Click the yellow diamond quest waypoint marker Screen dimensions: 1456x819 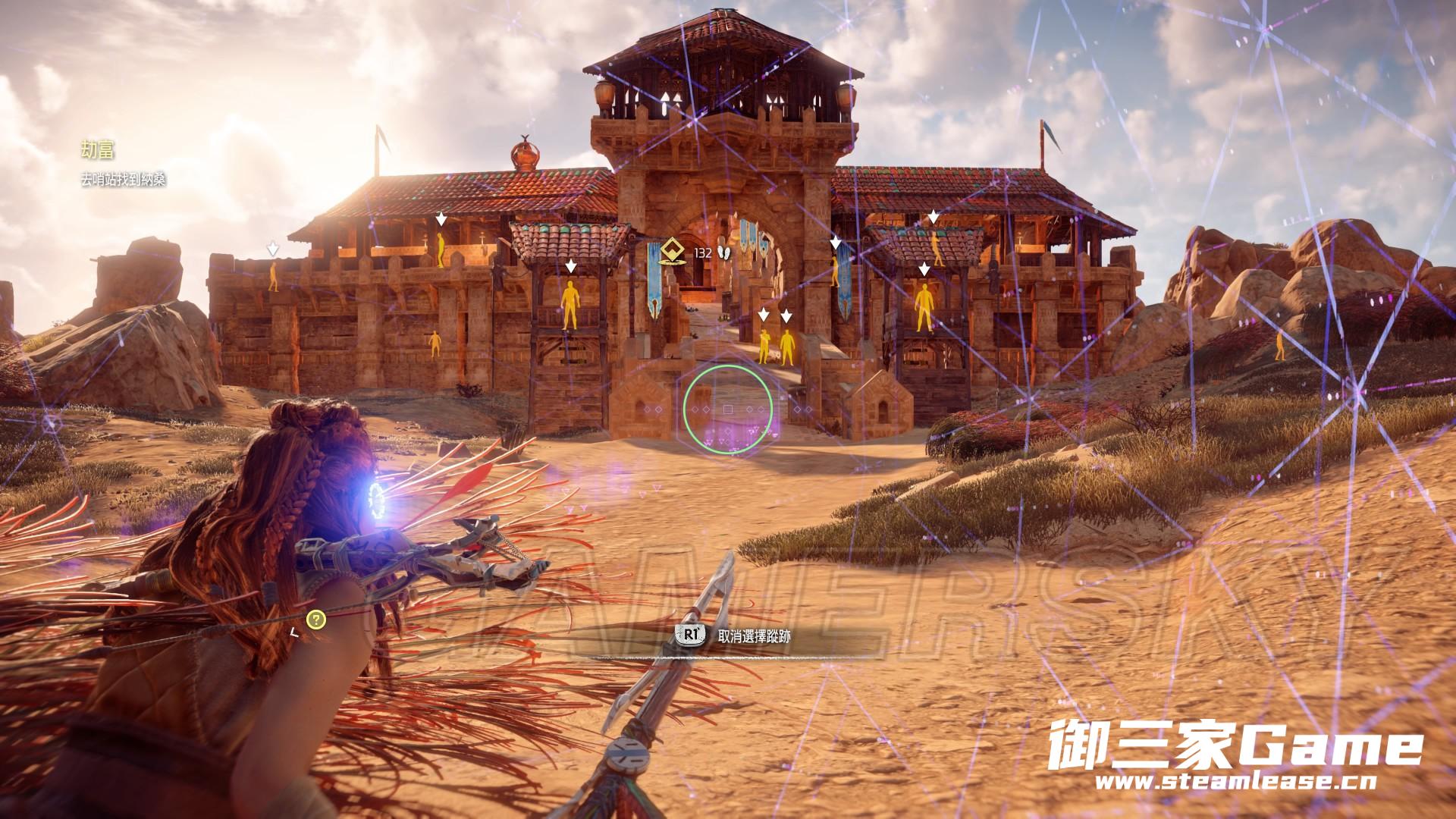point(670,251)
